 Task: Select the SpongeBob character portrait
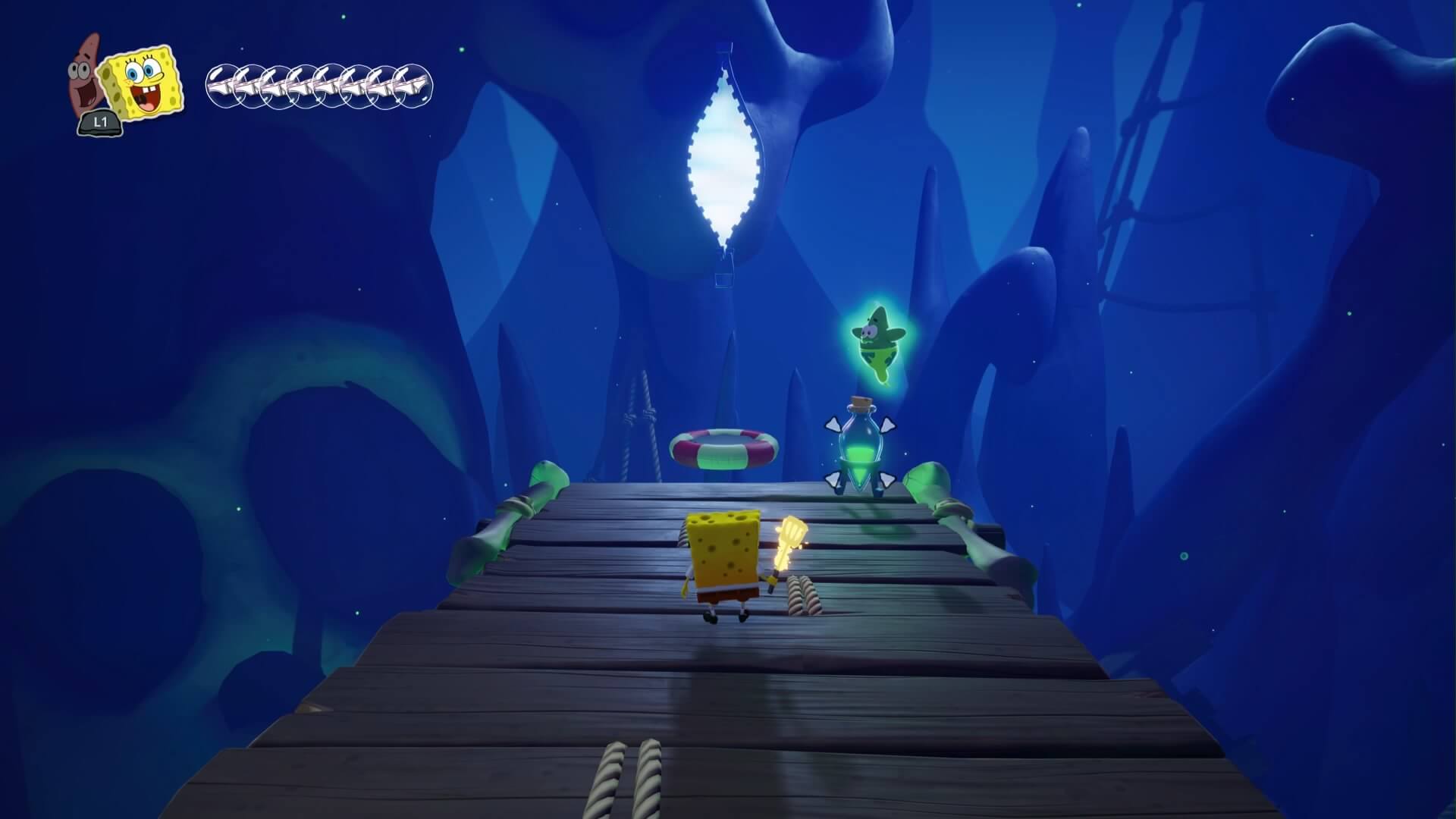(x=143, y=83)
